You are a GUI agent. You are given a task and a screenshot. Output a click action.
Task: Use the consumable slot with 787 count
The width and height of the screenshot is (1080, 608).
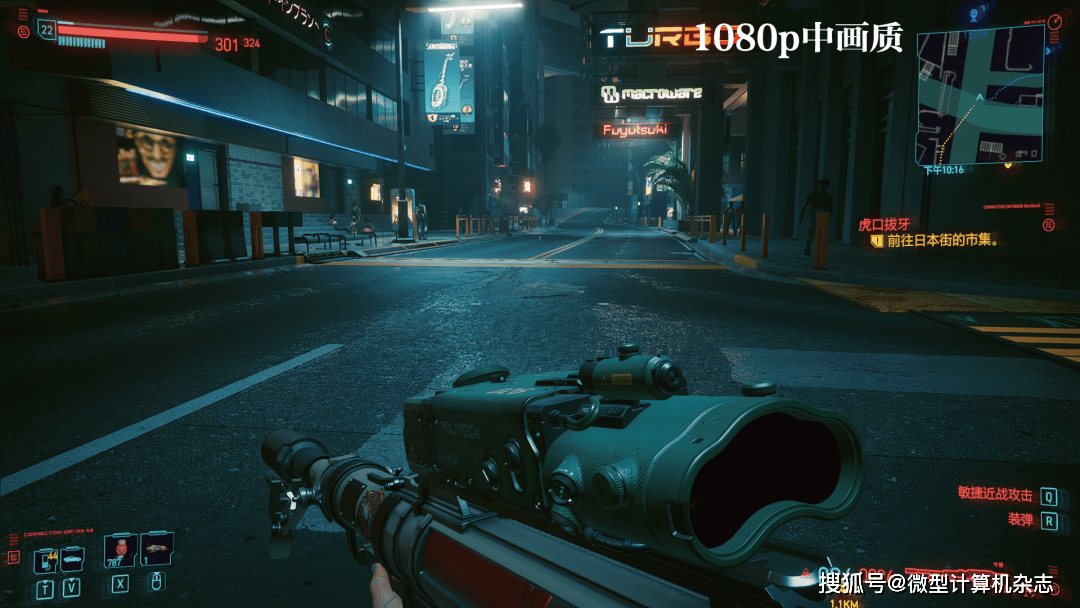(x=121, y=550)
